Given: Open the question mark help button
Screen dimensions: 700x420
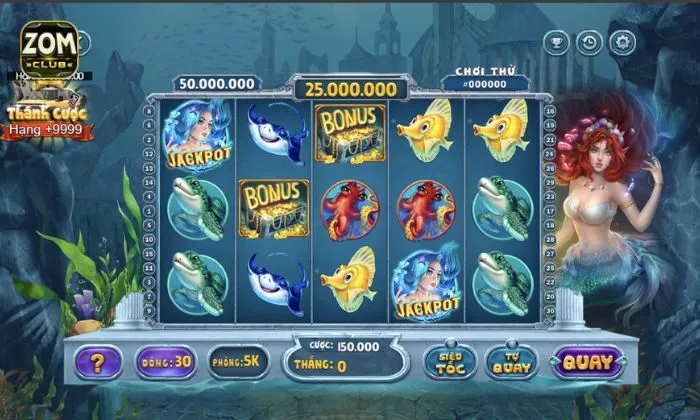Looking at the screenshot, I should [x=98, y=361].
